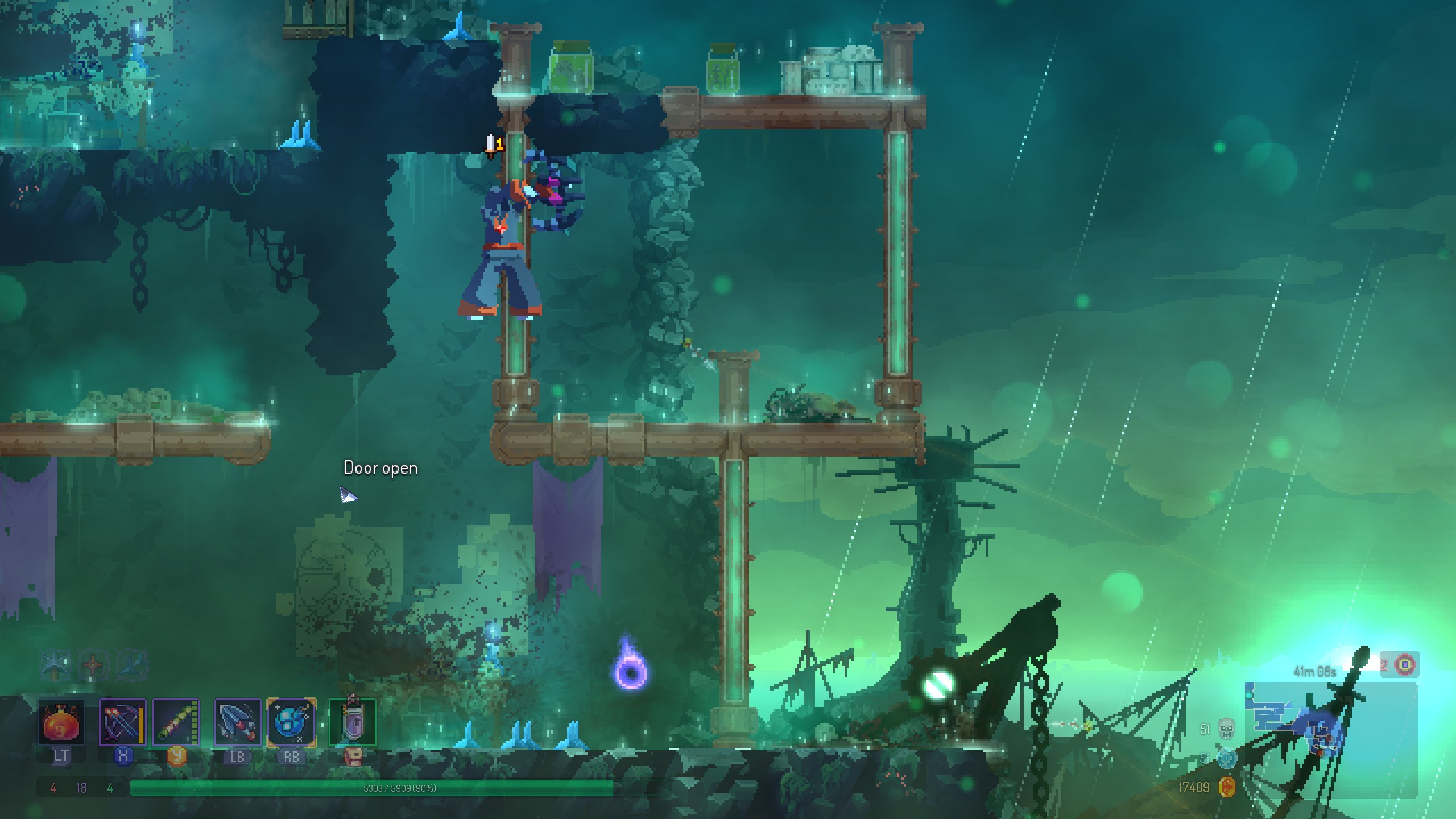Click the boss stem cell icon
1456x819 pixels.
pos(1405,664)
